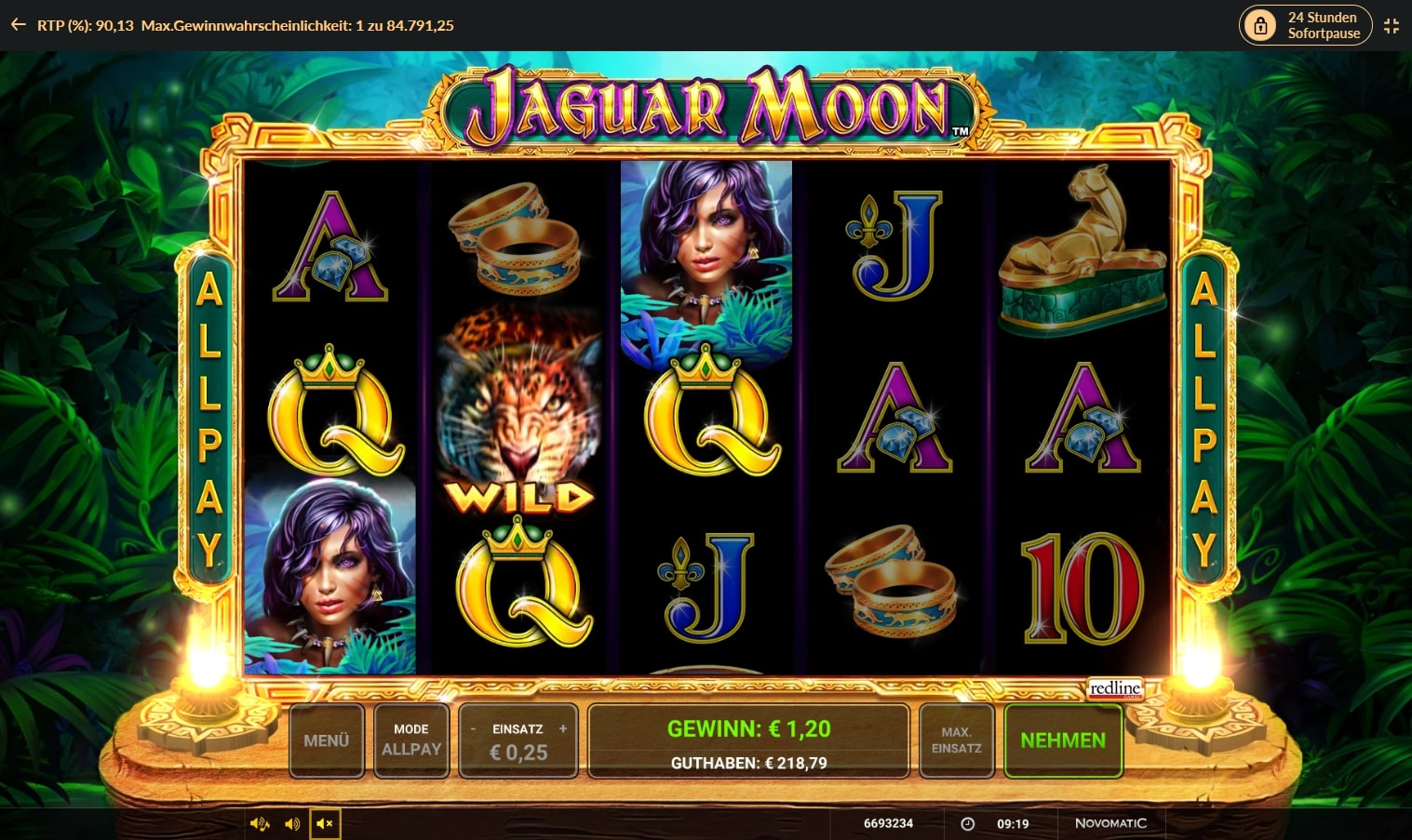Screen dimensions: 1412x840
Task: Increase the Einsatz with the plus
Action: click(562, 729)
